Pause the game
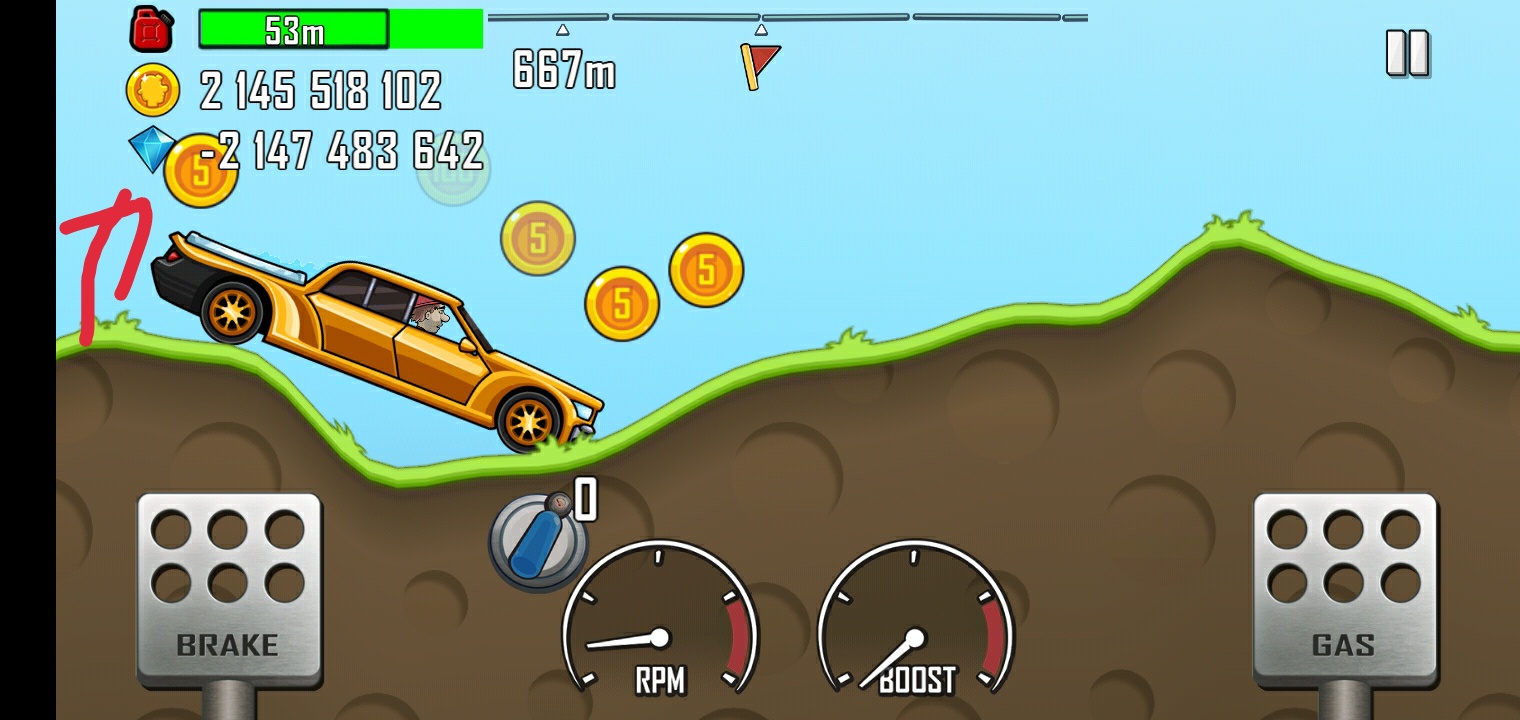The image size is (1520, 720). click(1407, 53)
